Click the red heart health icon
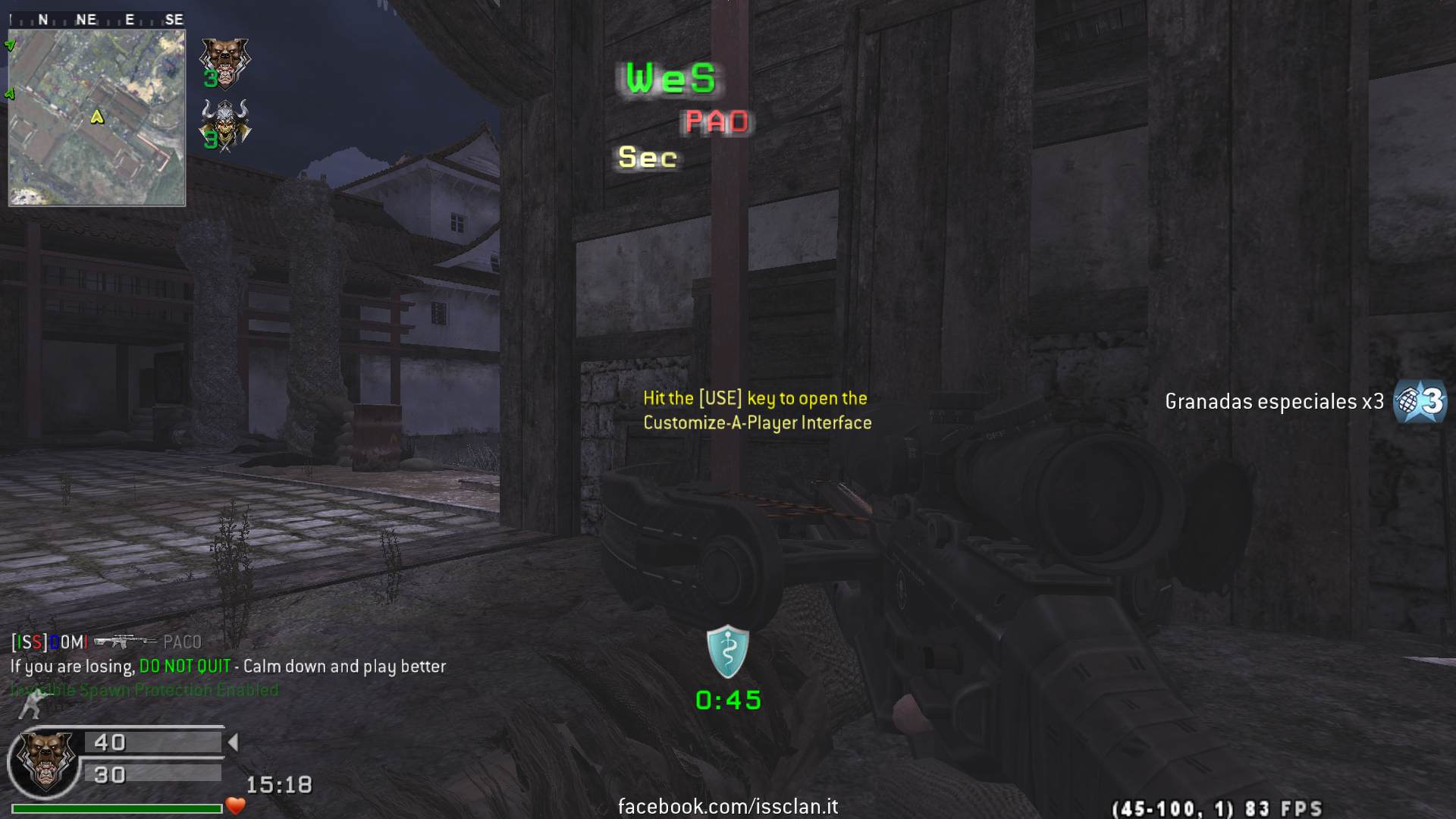The height and width of the screenshot is (819, 1456). click(236, 806)
